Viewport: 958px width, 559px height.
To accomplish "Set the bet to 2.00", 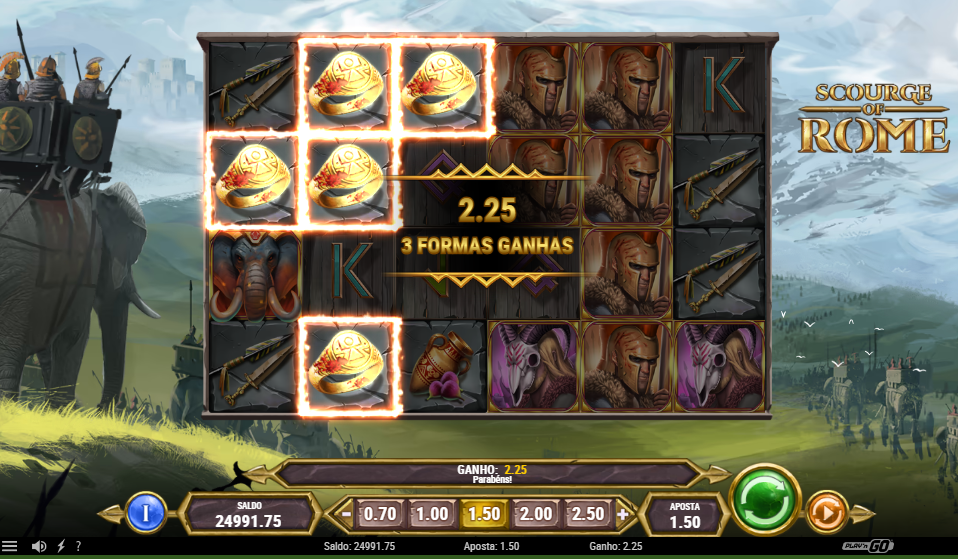I will pyautogui.click(x=536, y=514).
